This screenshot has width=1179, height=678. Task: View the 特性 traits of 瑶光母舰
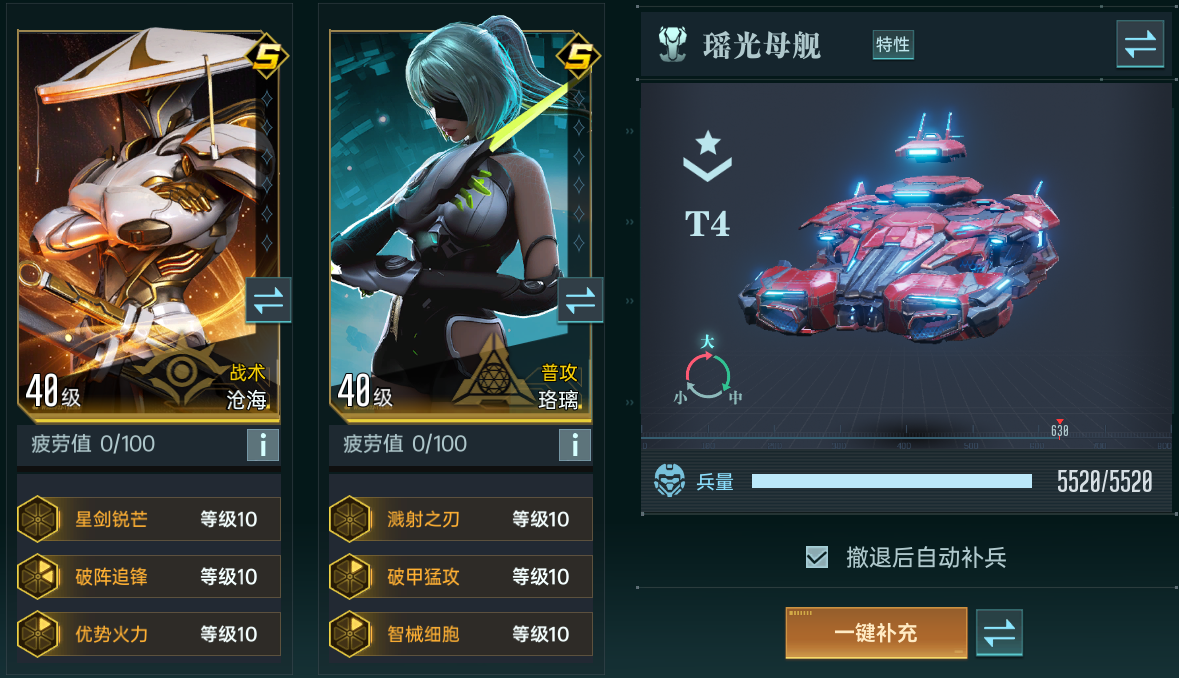click(x=893, y=45)
